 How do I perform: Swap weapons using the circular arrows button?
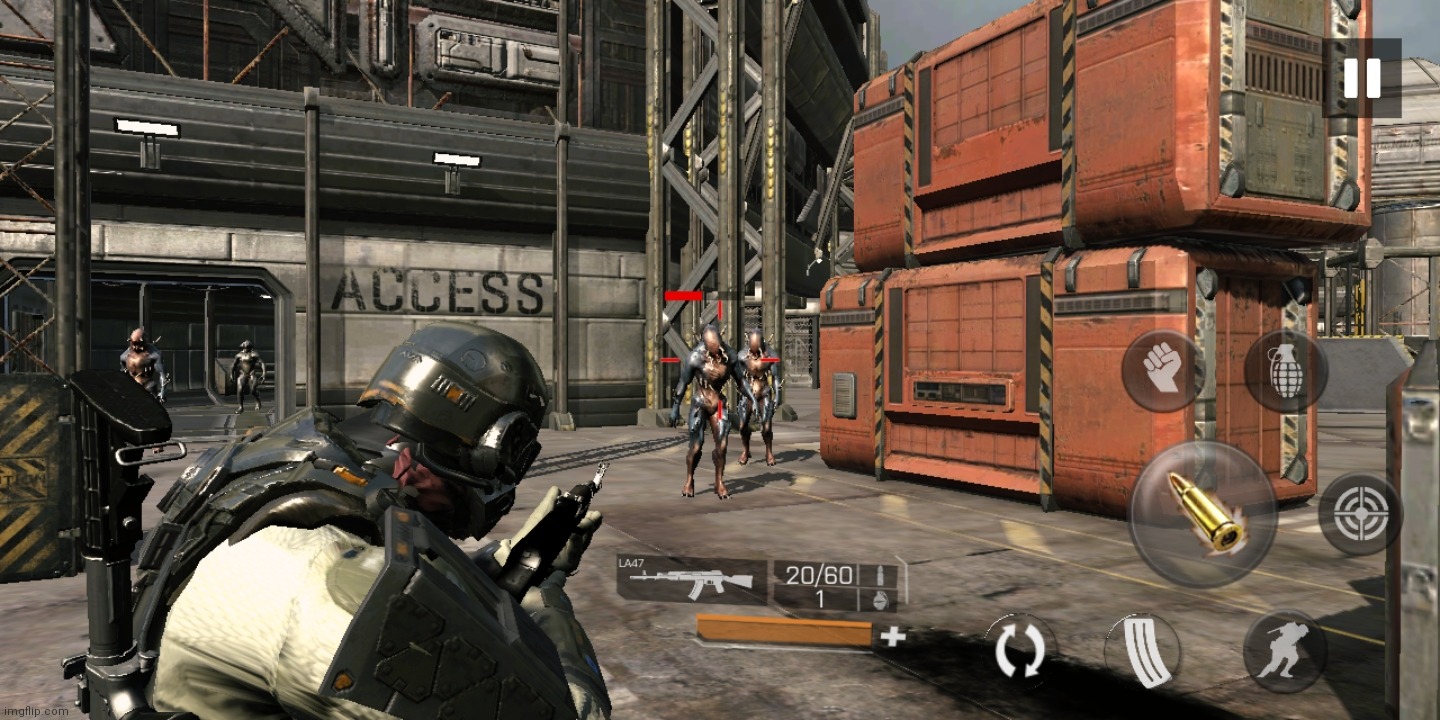pyautogui.click(x=1020, y=651)
